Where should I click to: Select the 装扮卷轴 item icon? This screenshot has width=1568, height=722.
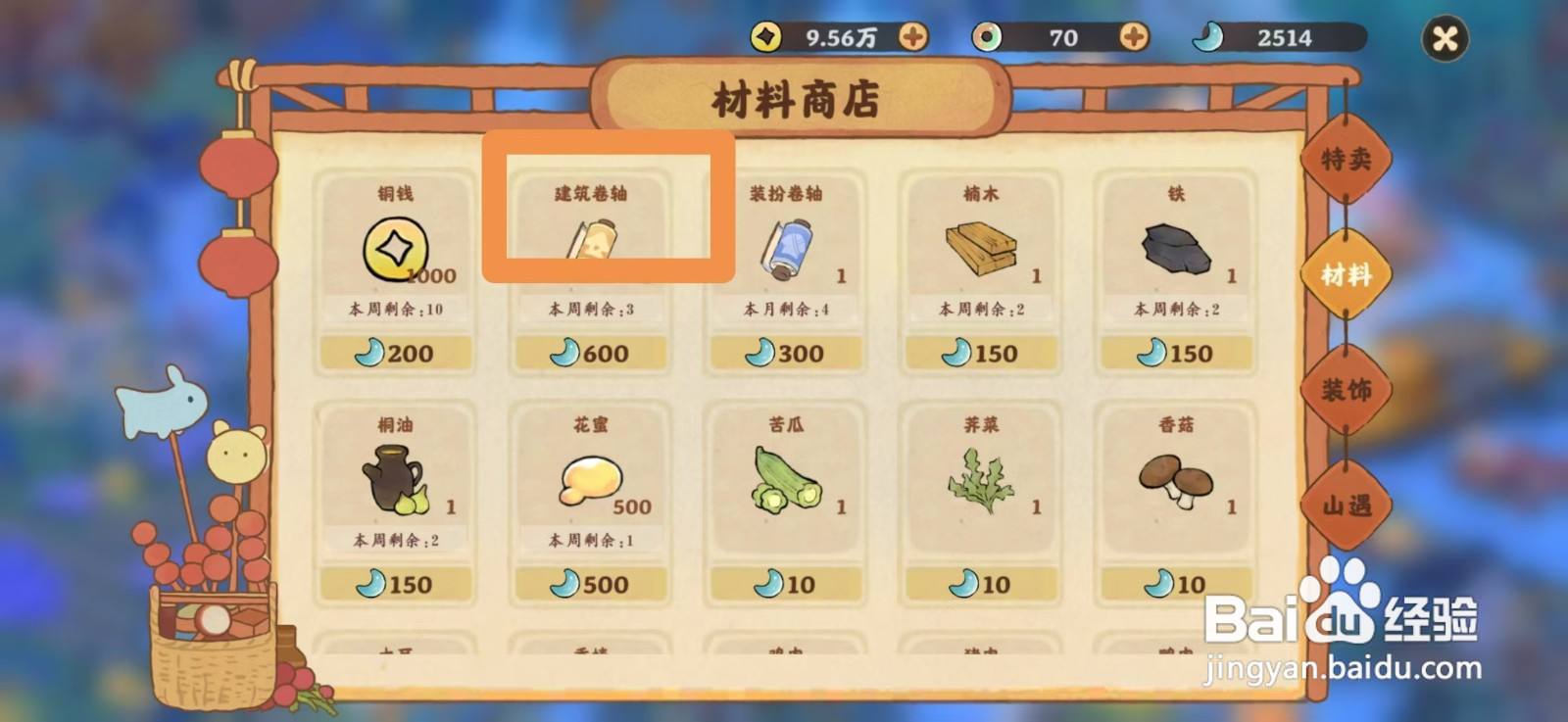point(784,248)
